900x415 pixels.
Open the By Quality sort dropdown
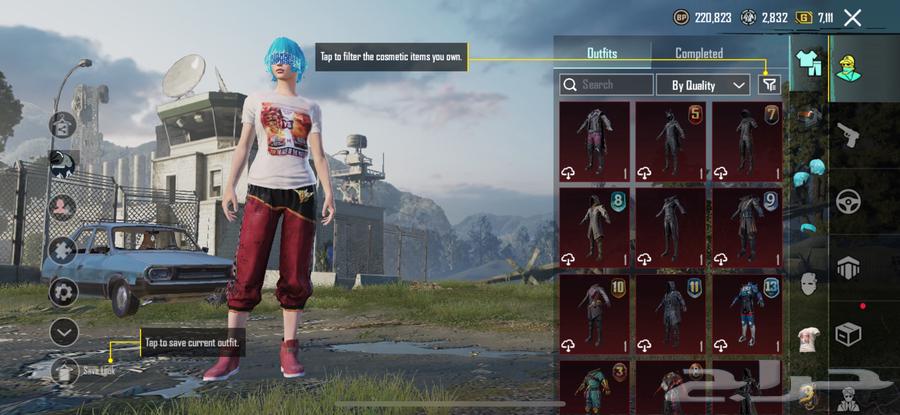point(709,85)
